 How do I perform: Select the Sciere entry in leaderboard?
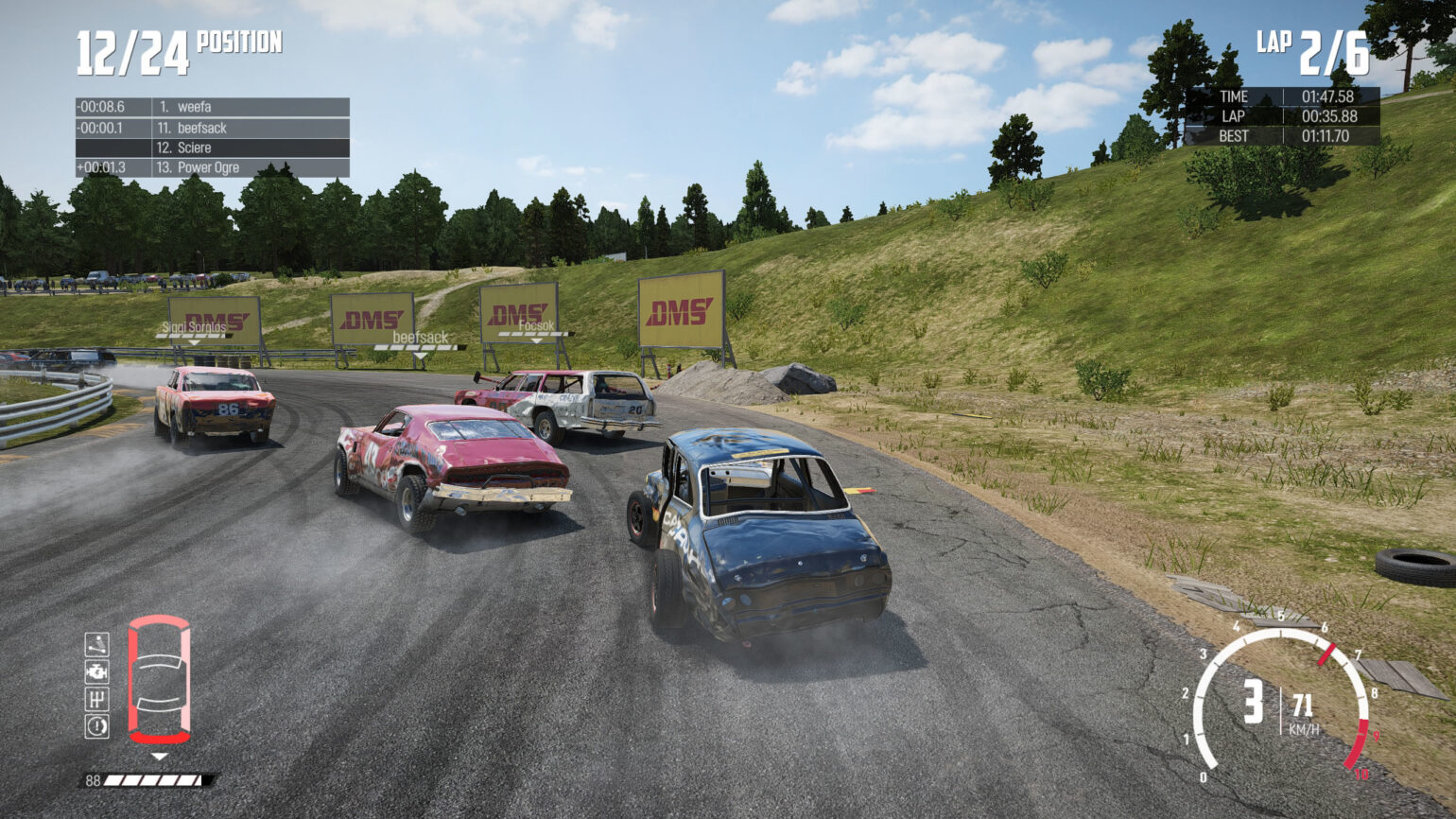click(x=194, y=148)
